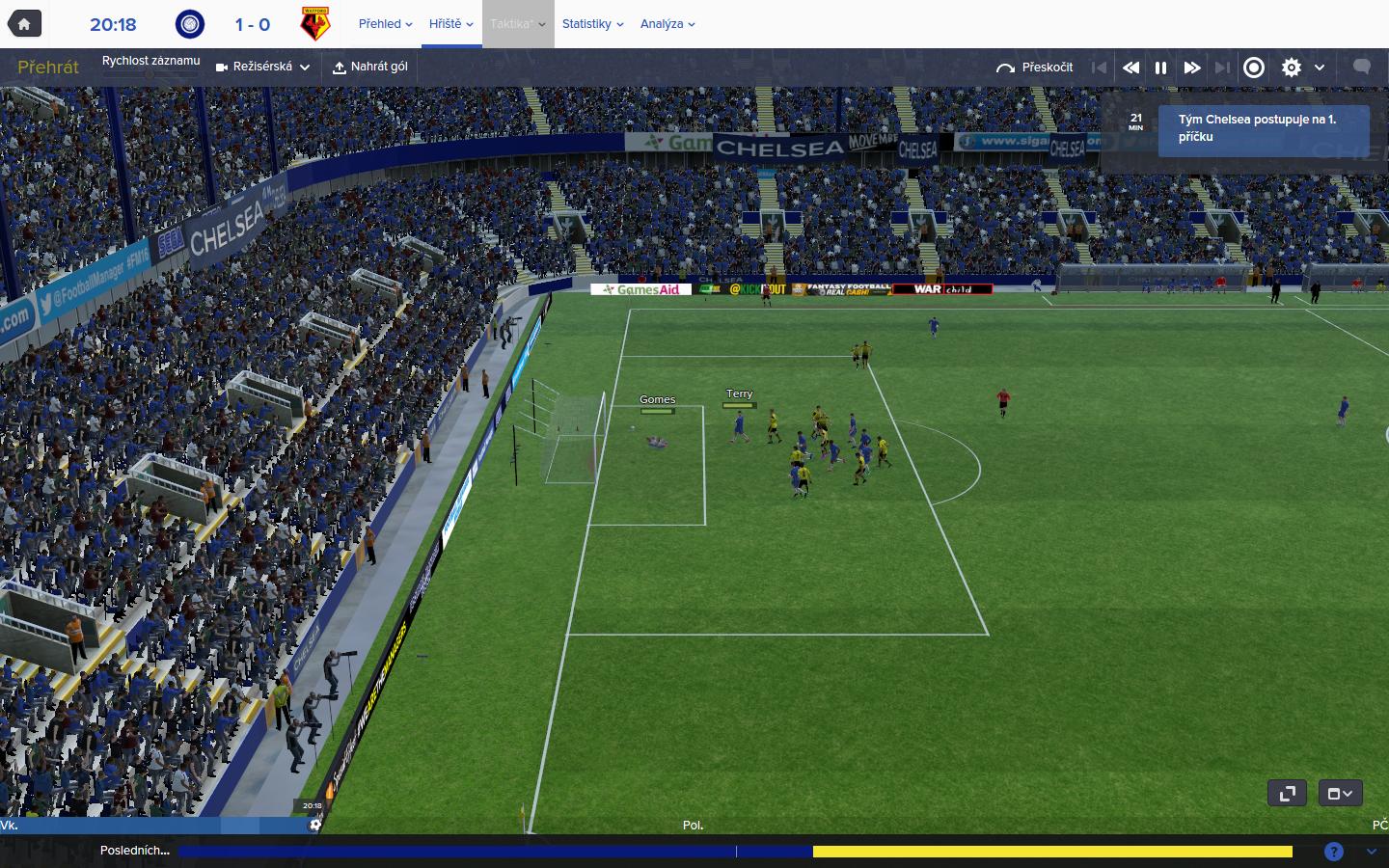The height and width of the screenshot is (868, 1389).
Task: Rewind the match replay
Action: (x=1130, y=68)
